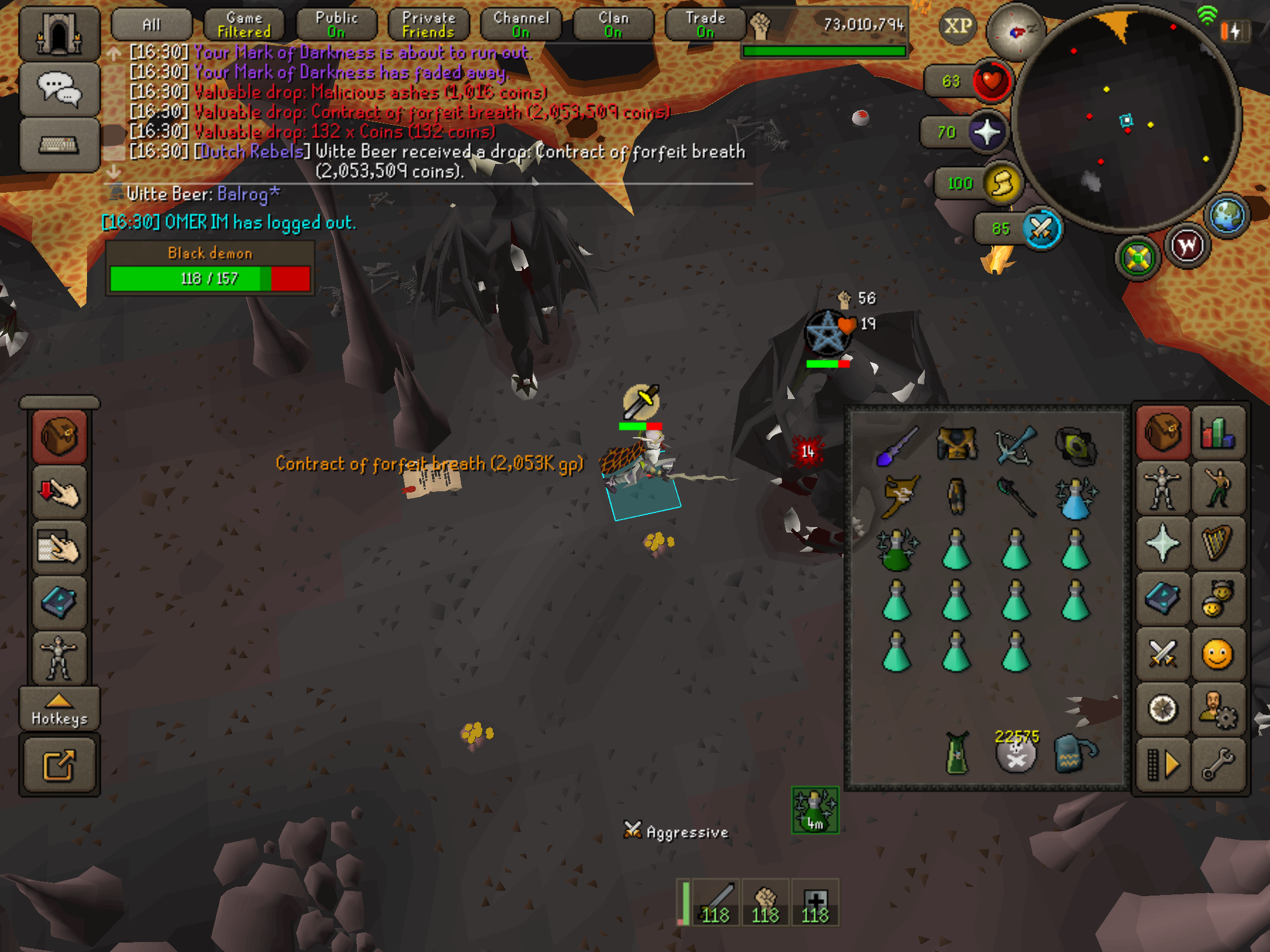Toggle run using the run energy orb
The image size is (1270, 952).
pyautogui.click(x=1002, y=183)
